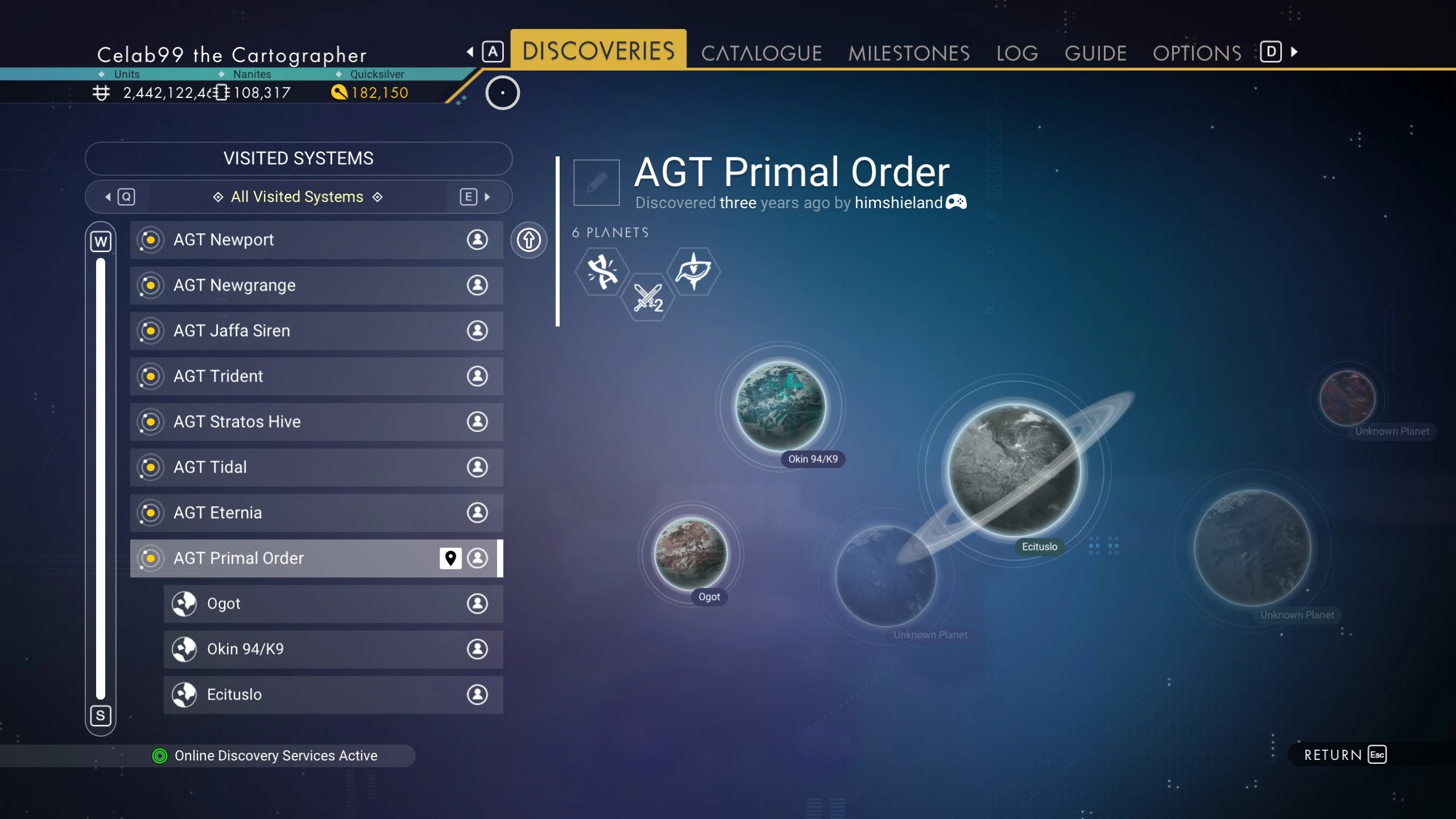Select the ringed Ecituslo planet thumbnail

pyautogui.click(x=1014, y=470)
